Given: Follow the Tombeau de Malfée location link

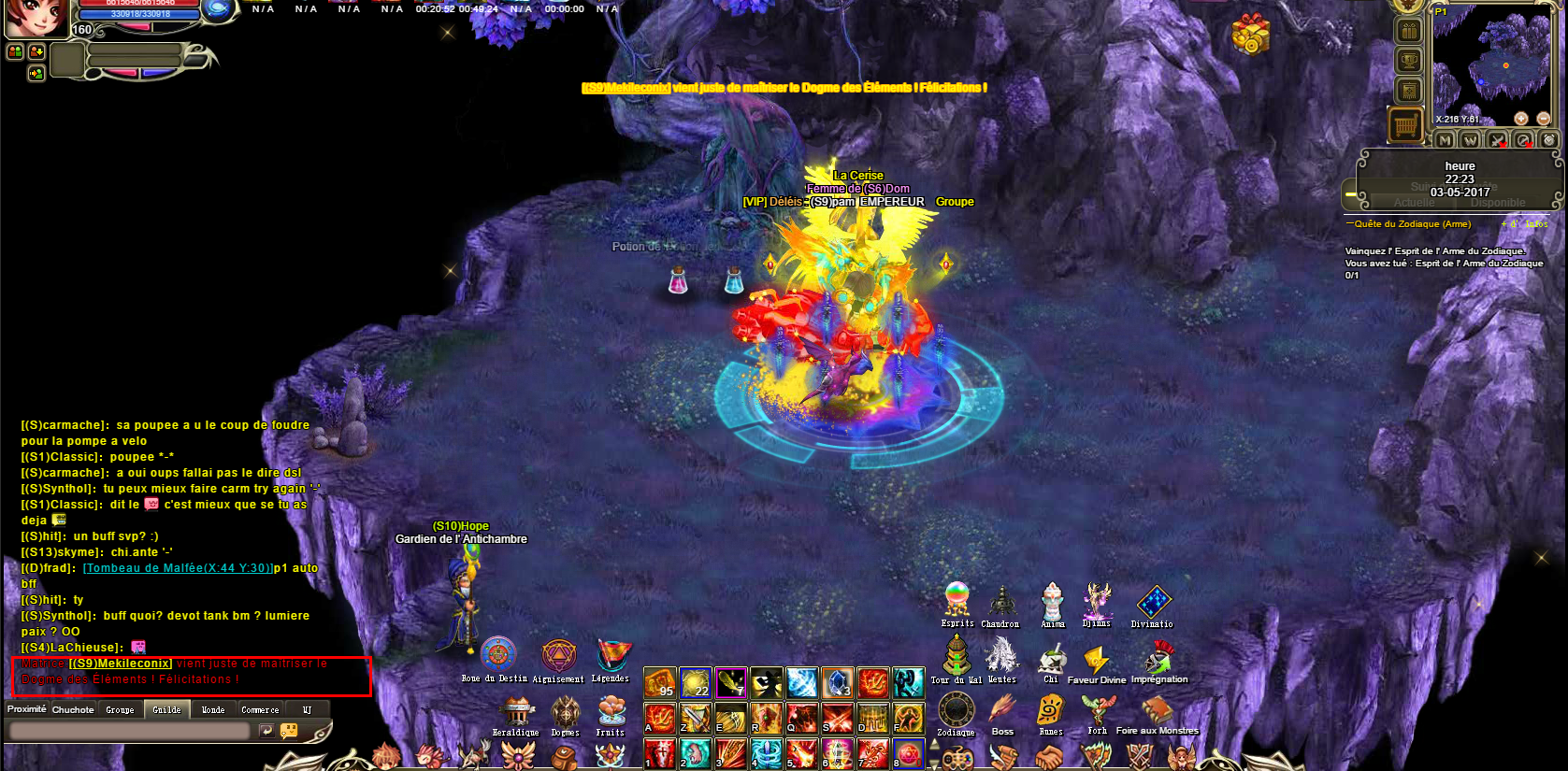Looking at the screenshot, I should [x=178, y=568].
